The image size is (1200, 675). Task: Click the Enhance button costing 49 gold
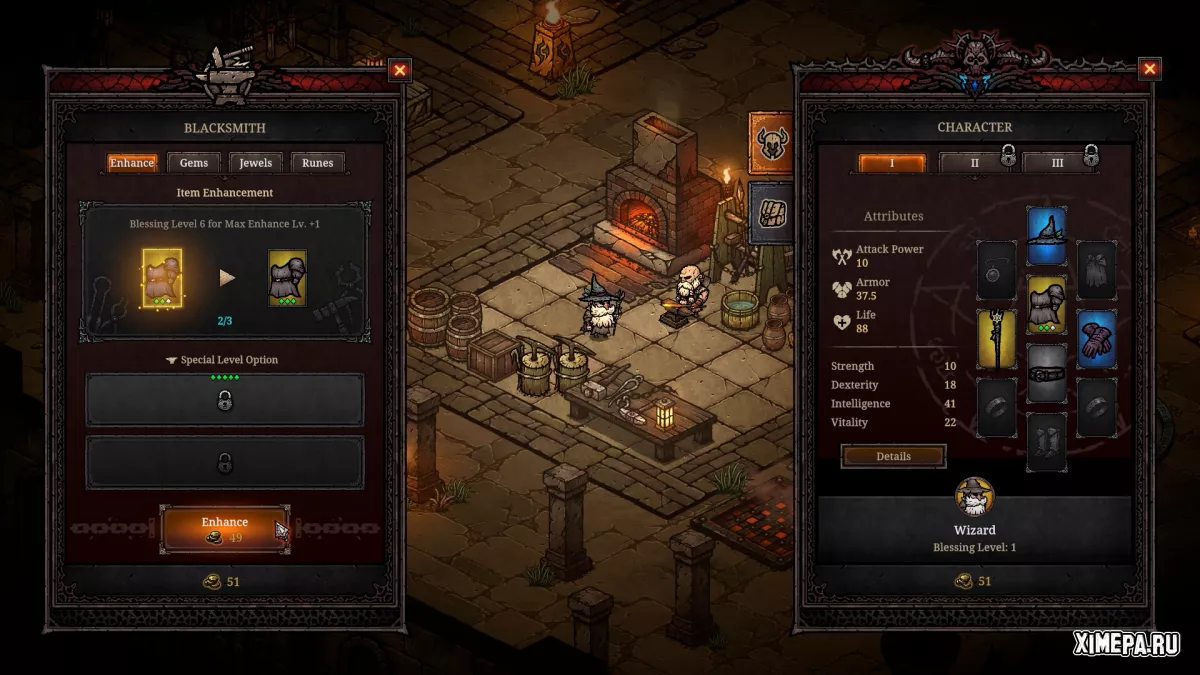pos(225,528)
